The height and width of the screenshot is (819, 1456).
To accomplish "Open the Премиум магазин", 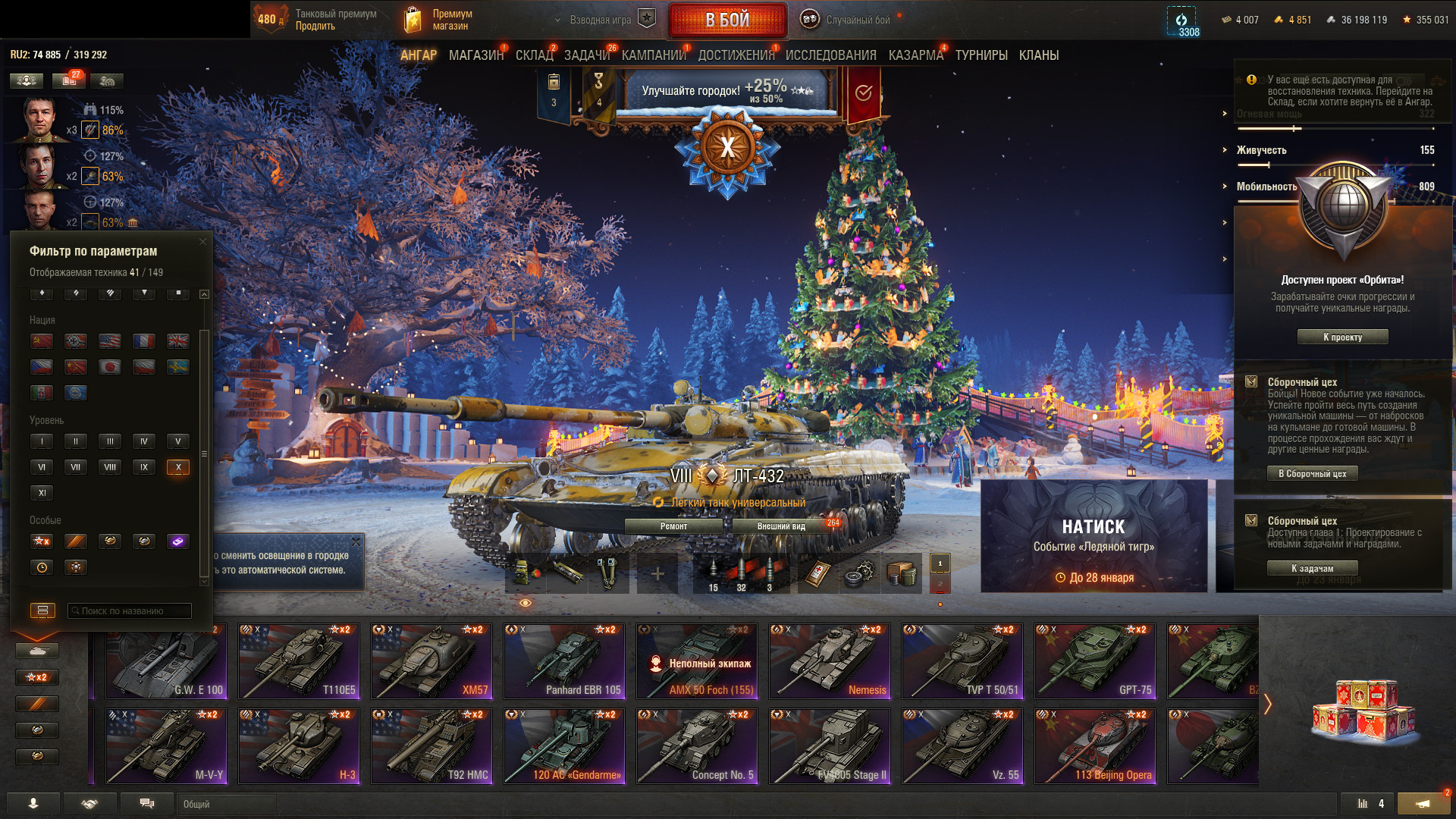I will (438, 20).
